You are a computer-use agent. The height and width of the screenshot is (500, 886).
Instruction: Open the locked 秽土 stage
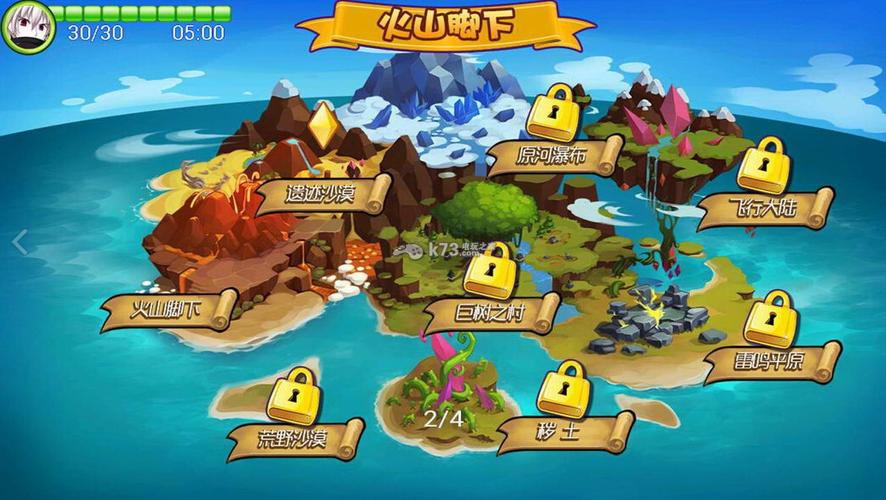[x=565, y=431]
